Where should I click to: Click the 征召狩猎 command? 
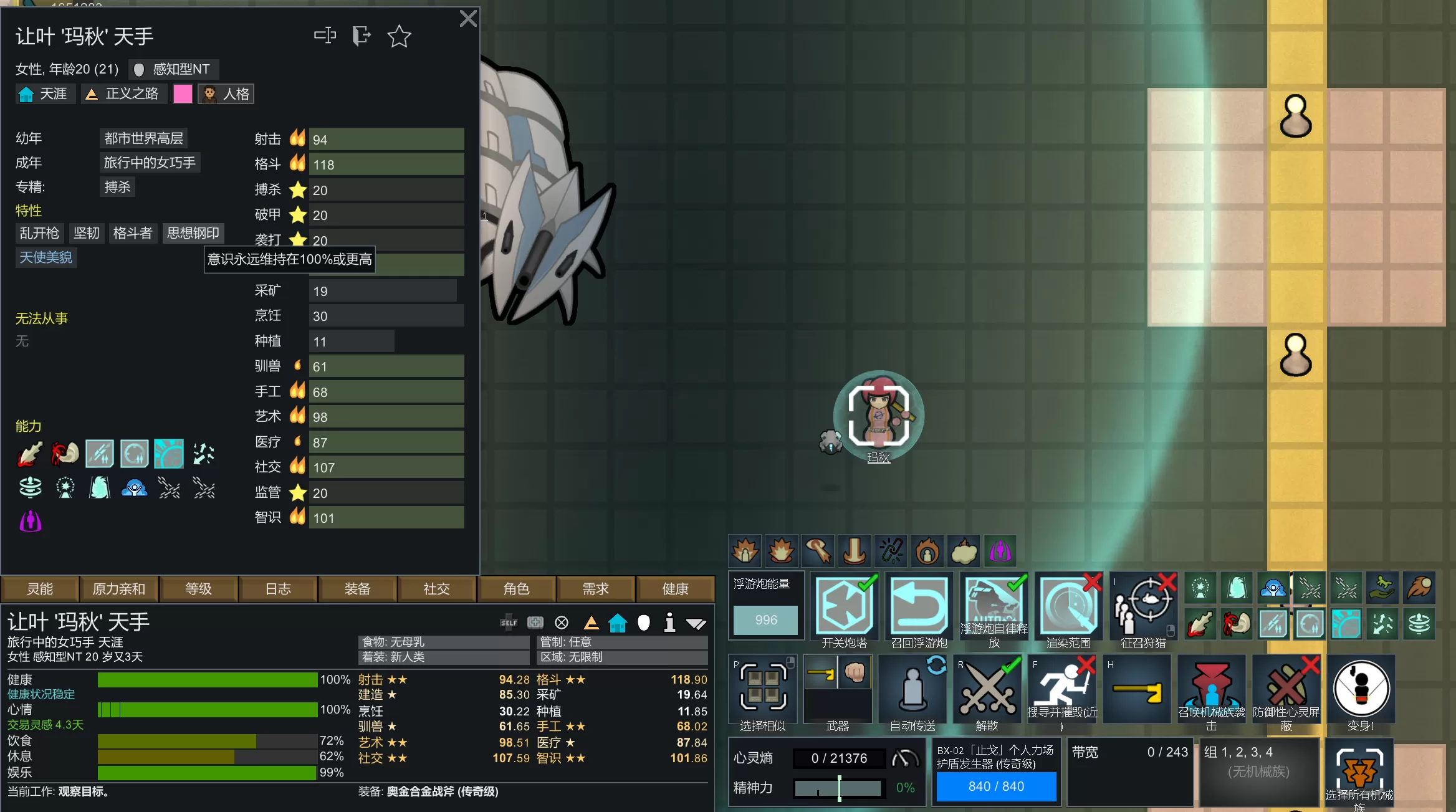(x=1143, y=606)
